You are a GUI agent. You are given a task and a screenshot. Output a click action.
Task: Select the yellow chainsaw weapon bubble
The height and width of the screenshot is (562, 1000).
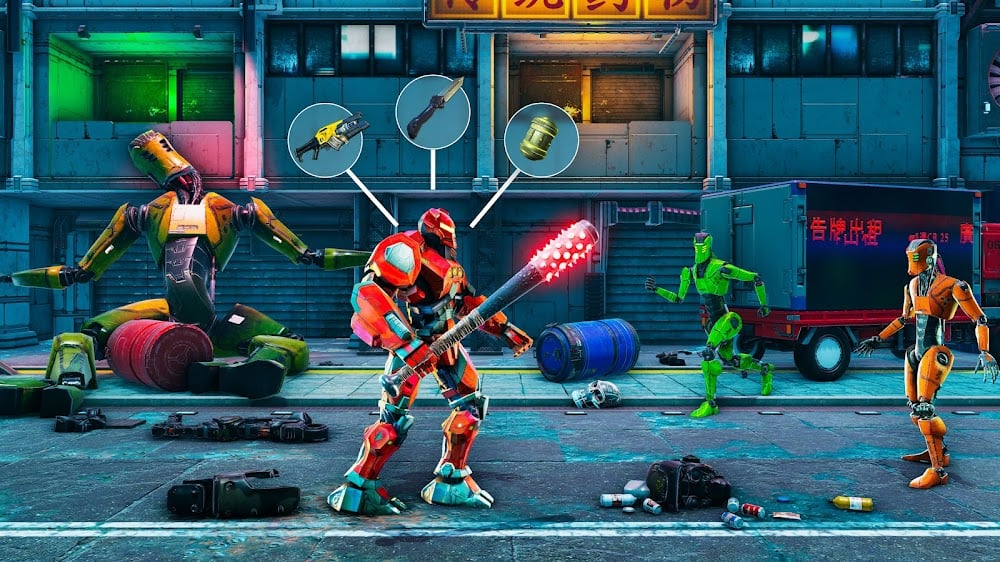tap(326, 140)
